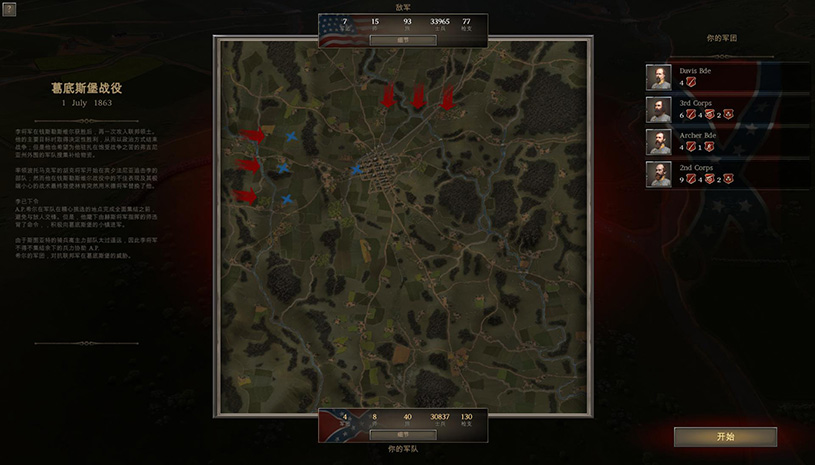The width and height of the screenshot is (815, 465).
Task: Pick the 2nd Corps row
Action: tap(726, 174)
